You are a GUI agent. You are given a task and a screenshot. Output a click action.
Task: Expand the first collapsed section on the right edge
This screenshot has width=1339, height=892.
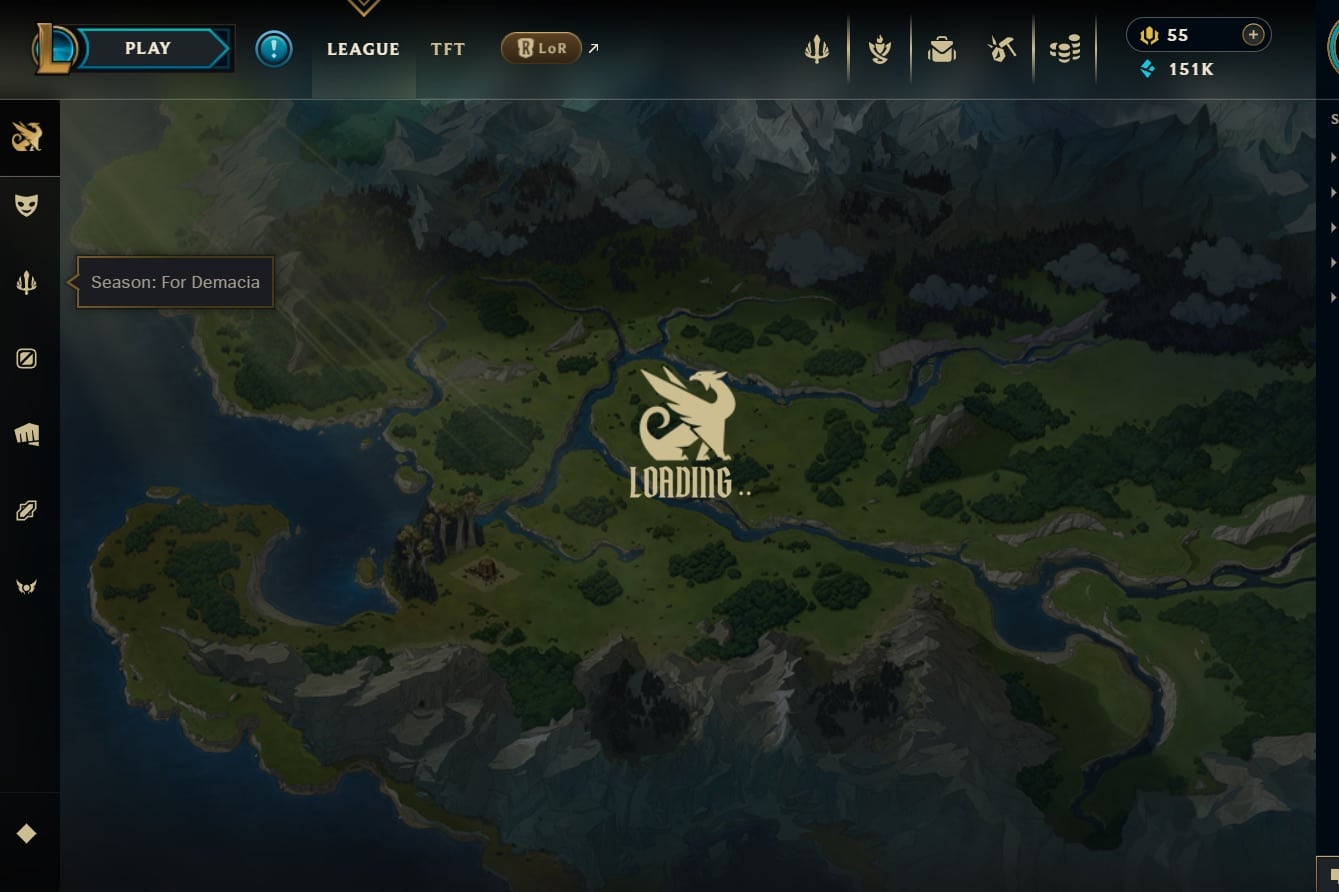pyautogui.click(x=1333, y=157)
